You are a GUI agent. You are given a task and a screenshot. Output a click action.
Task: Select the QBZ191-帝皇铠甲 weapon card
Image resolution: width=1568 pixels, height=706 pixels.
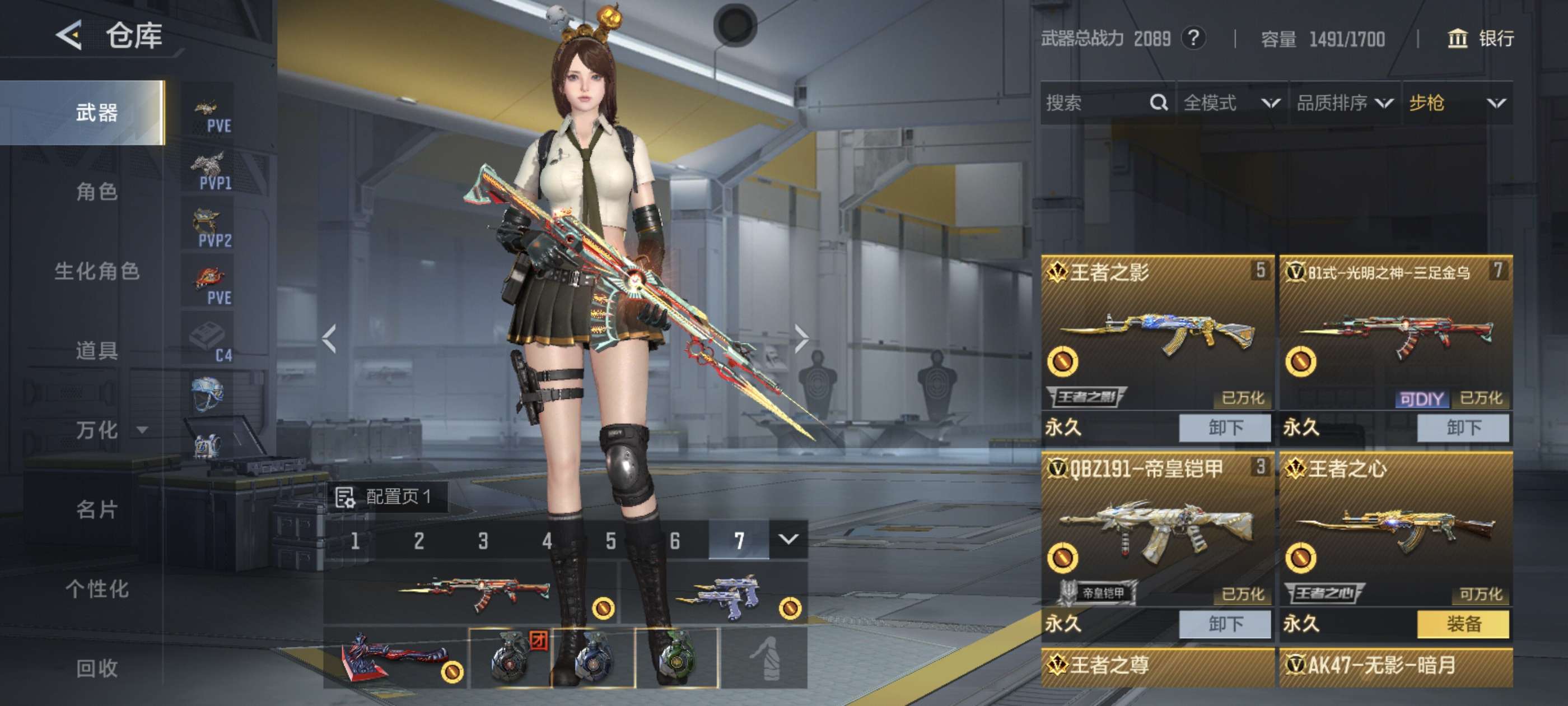pyautogui.click(x=1156, y=530)
